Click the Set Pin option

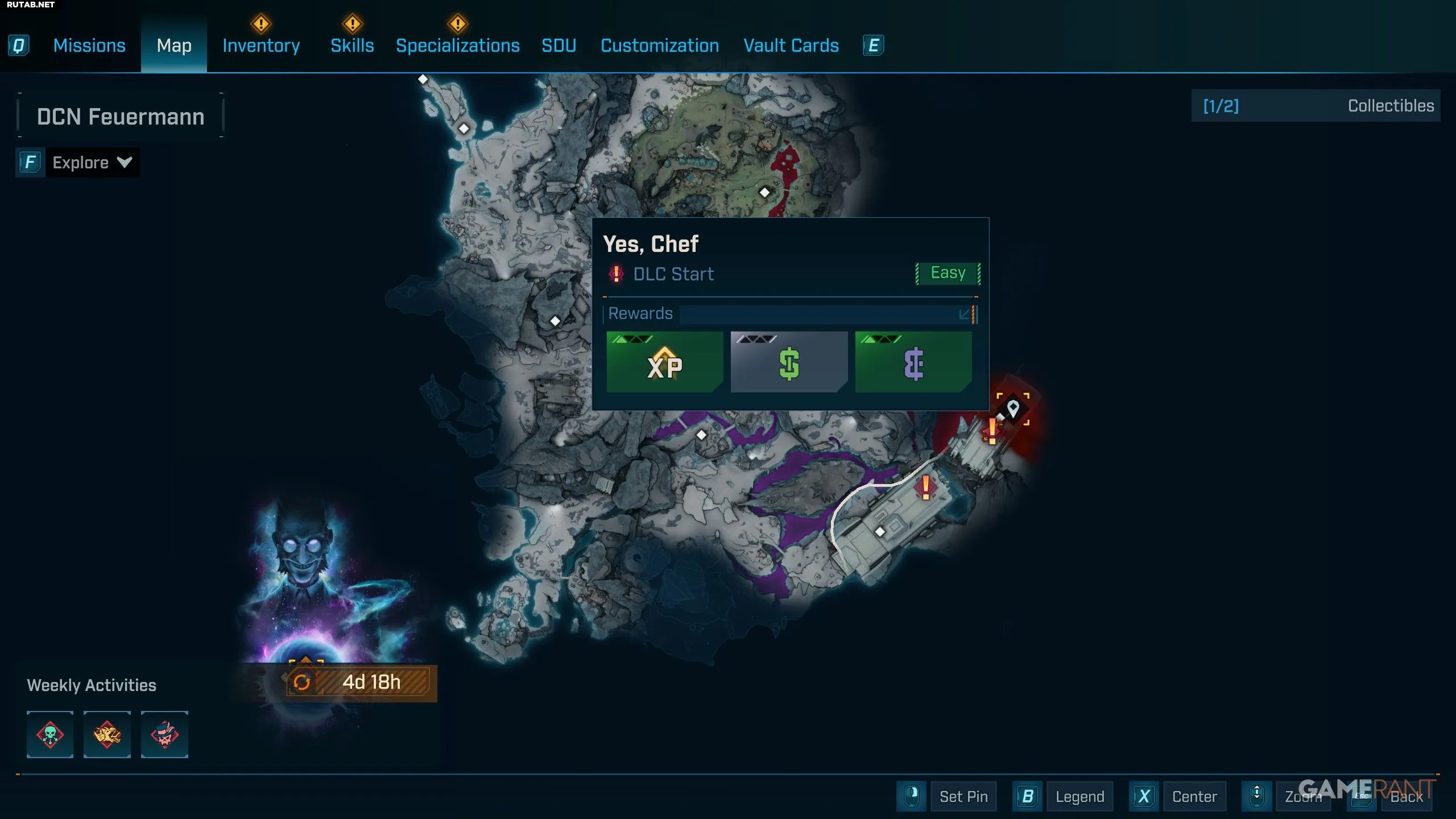tap(963, 796)
